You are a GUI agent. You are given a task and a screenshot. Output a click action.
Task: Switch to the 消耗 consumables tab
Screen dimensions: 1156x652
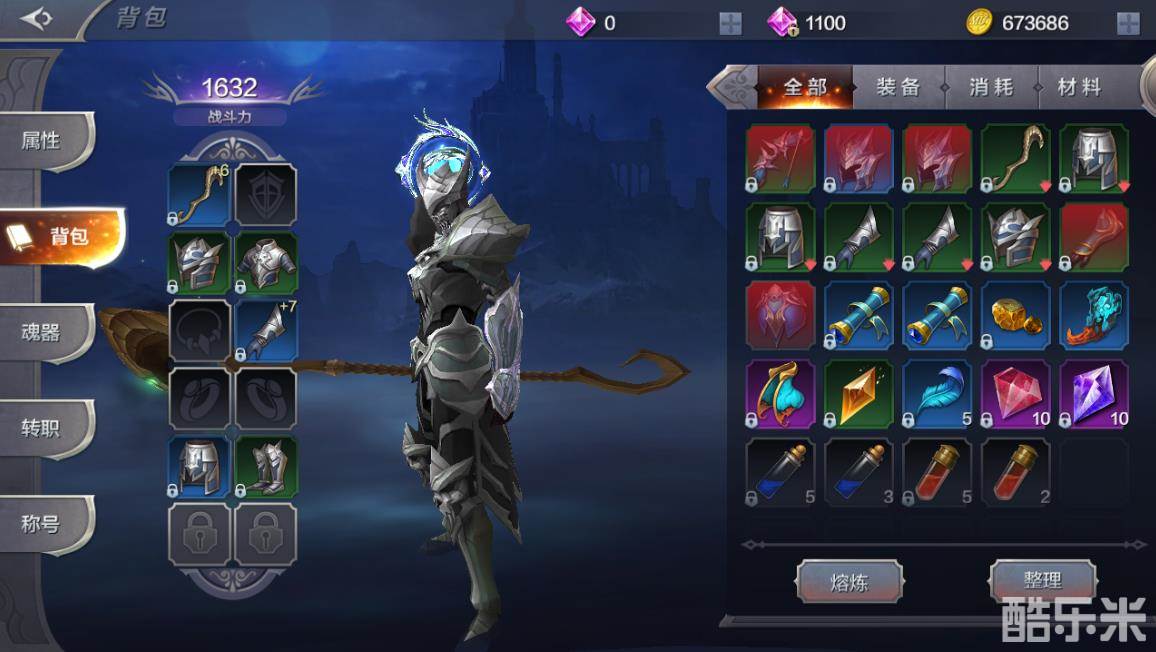[990, 88]
